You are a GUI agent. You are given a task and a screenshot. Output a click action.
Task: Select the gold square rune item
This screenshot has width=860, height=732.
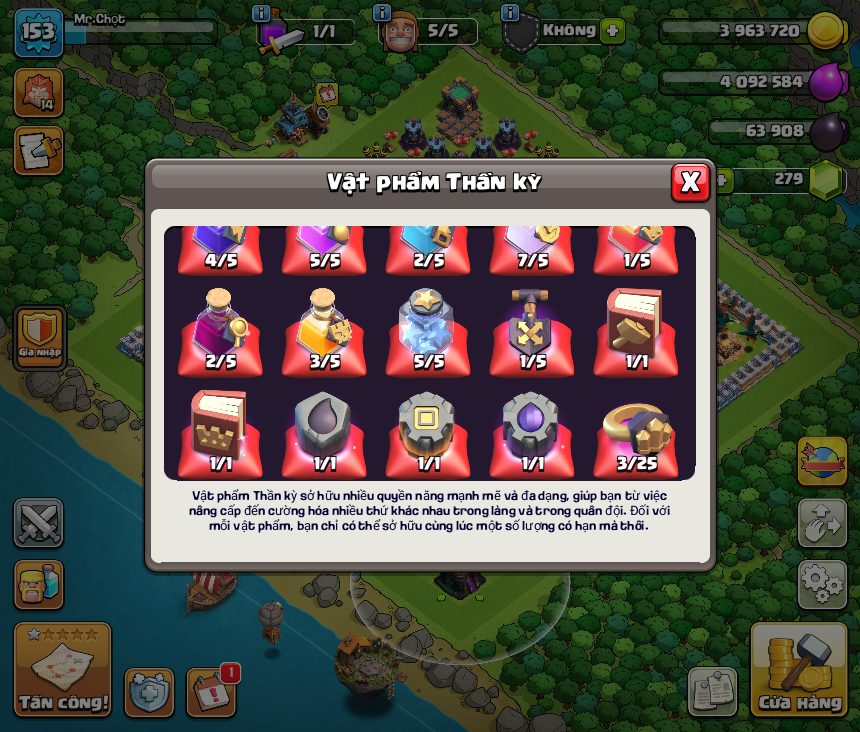[427, 428]
